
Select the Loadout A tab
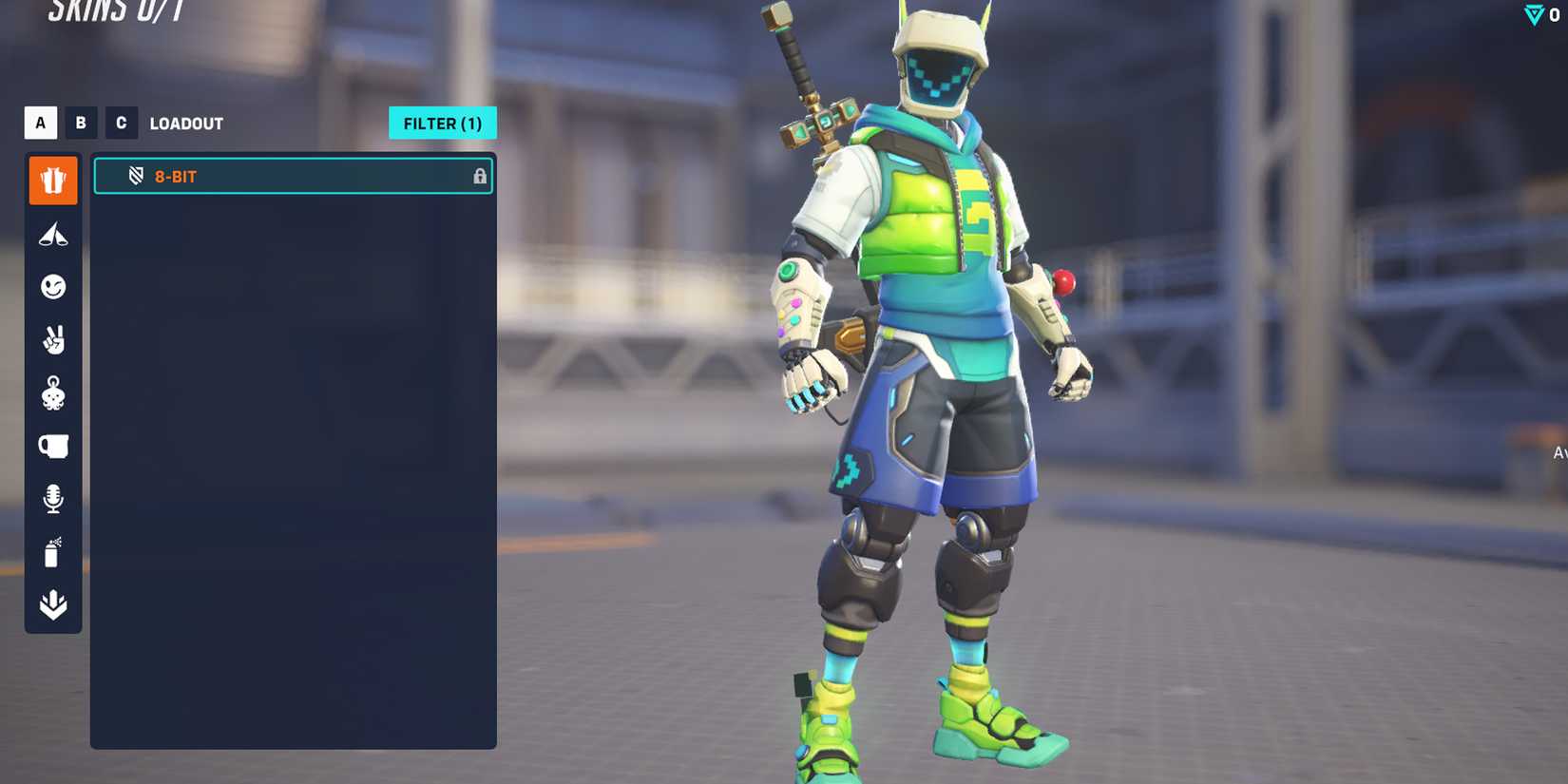(40, 123)
